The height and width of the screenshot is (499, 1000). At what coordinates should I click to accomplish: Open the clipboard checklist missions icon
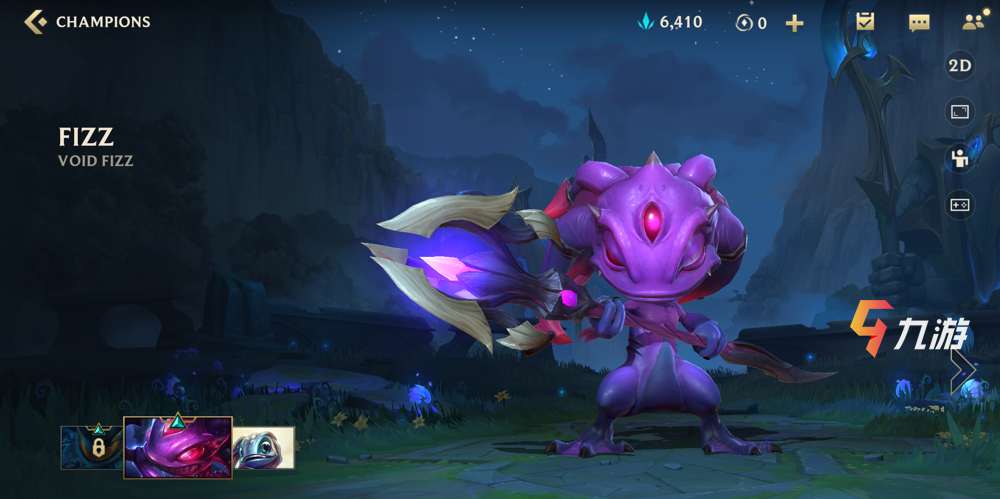(866, 21)
